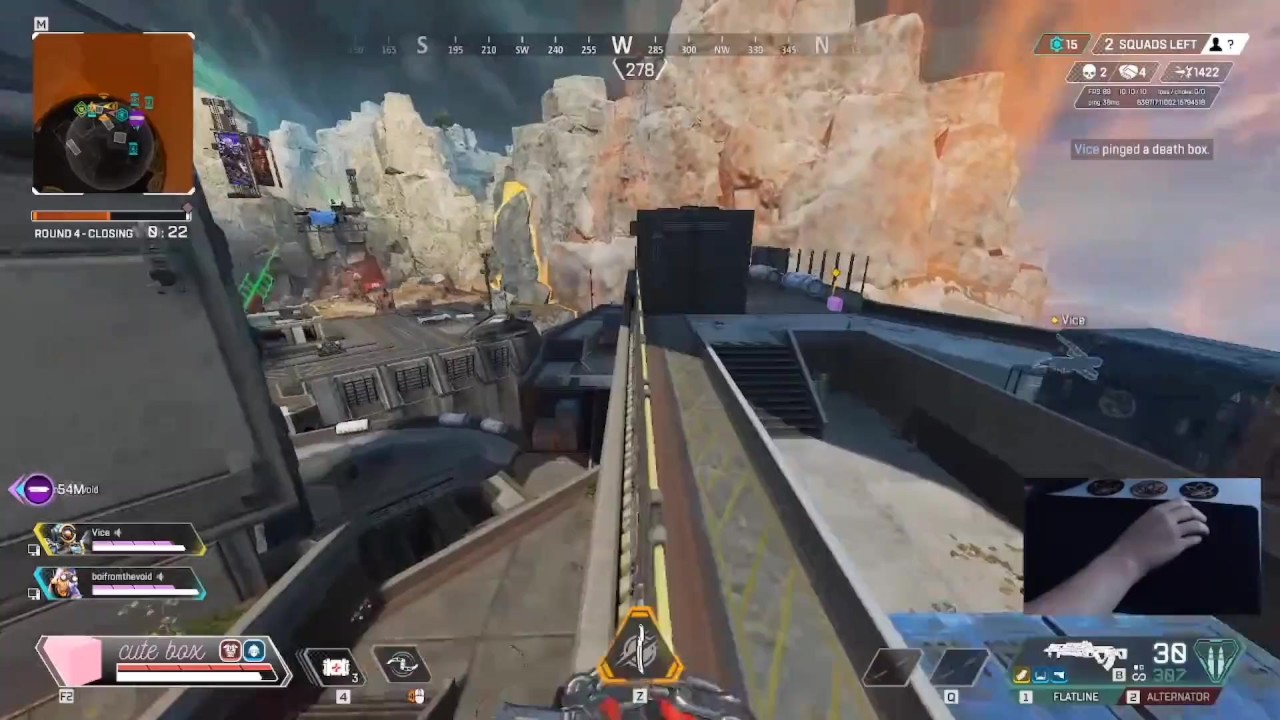Click the Flatline weapon silhouette
This screenshot has width=1280, height=720.
(1085, 655)
